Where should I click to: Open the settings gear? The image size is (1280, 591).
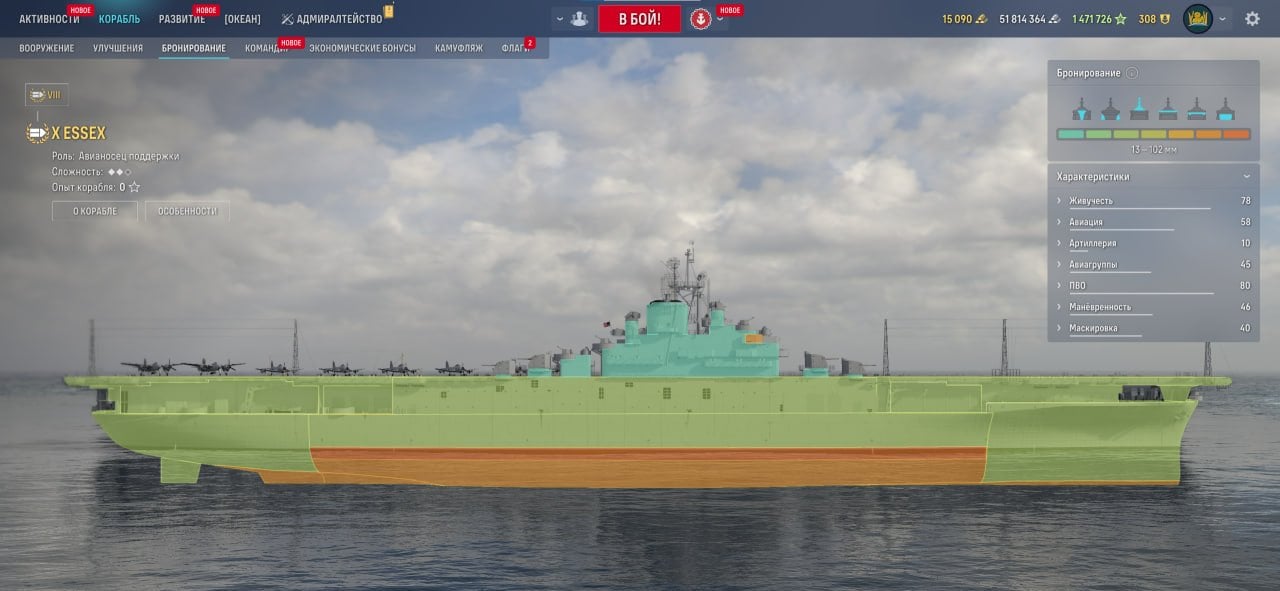point(1252,19)
